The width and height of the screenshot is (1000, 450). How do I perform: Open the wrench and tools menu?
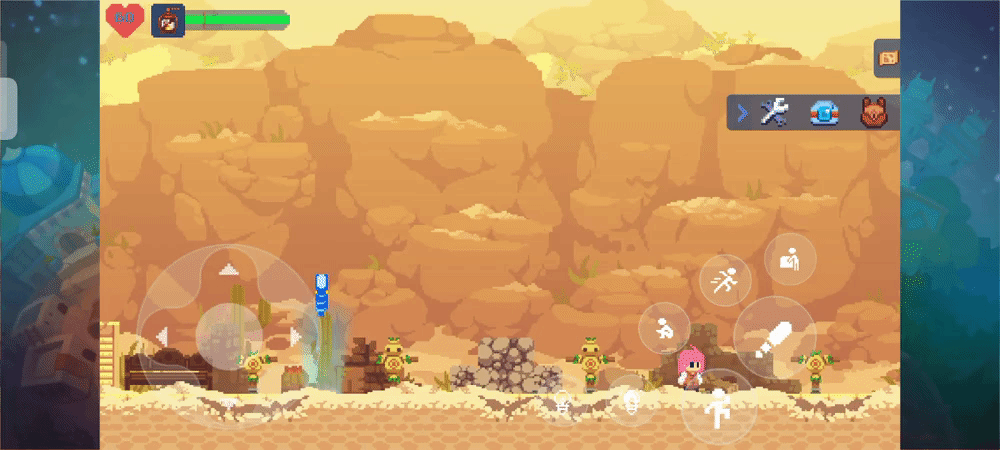[773, 113]
